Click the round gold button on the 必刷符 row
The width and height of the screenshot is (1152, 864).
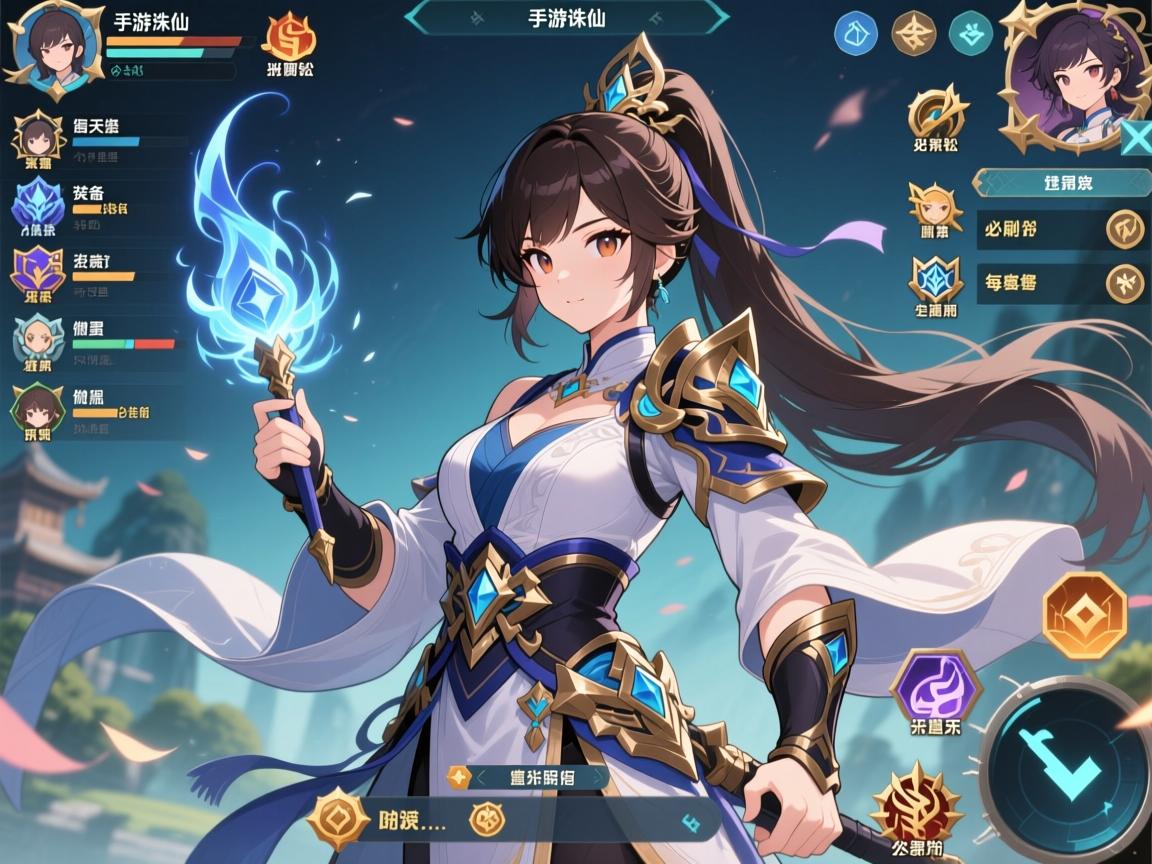[x=1125, y=229]
